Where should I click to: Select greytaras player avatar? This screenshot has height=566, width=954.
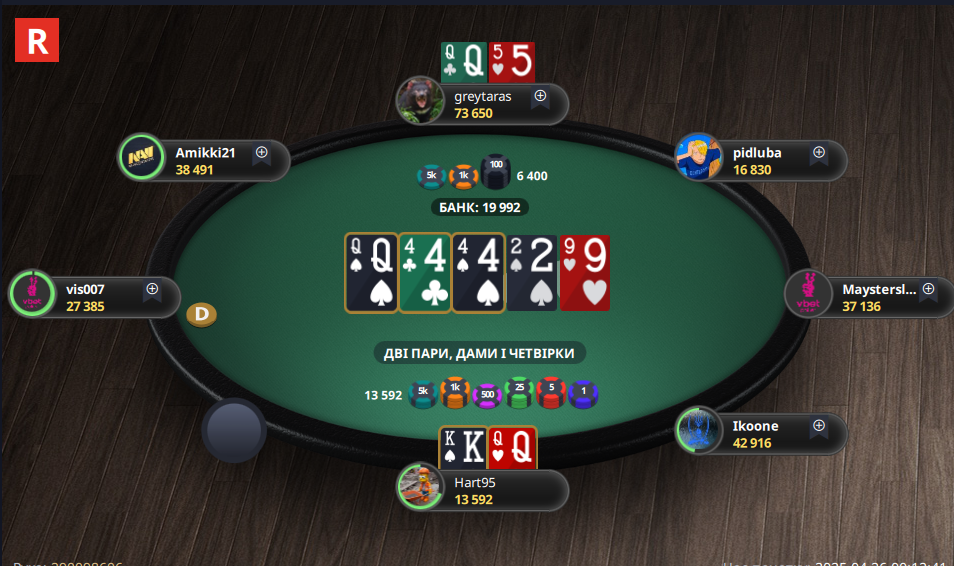(x=421, y=100)
